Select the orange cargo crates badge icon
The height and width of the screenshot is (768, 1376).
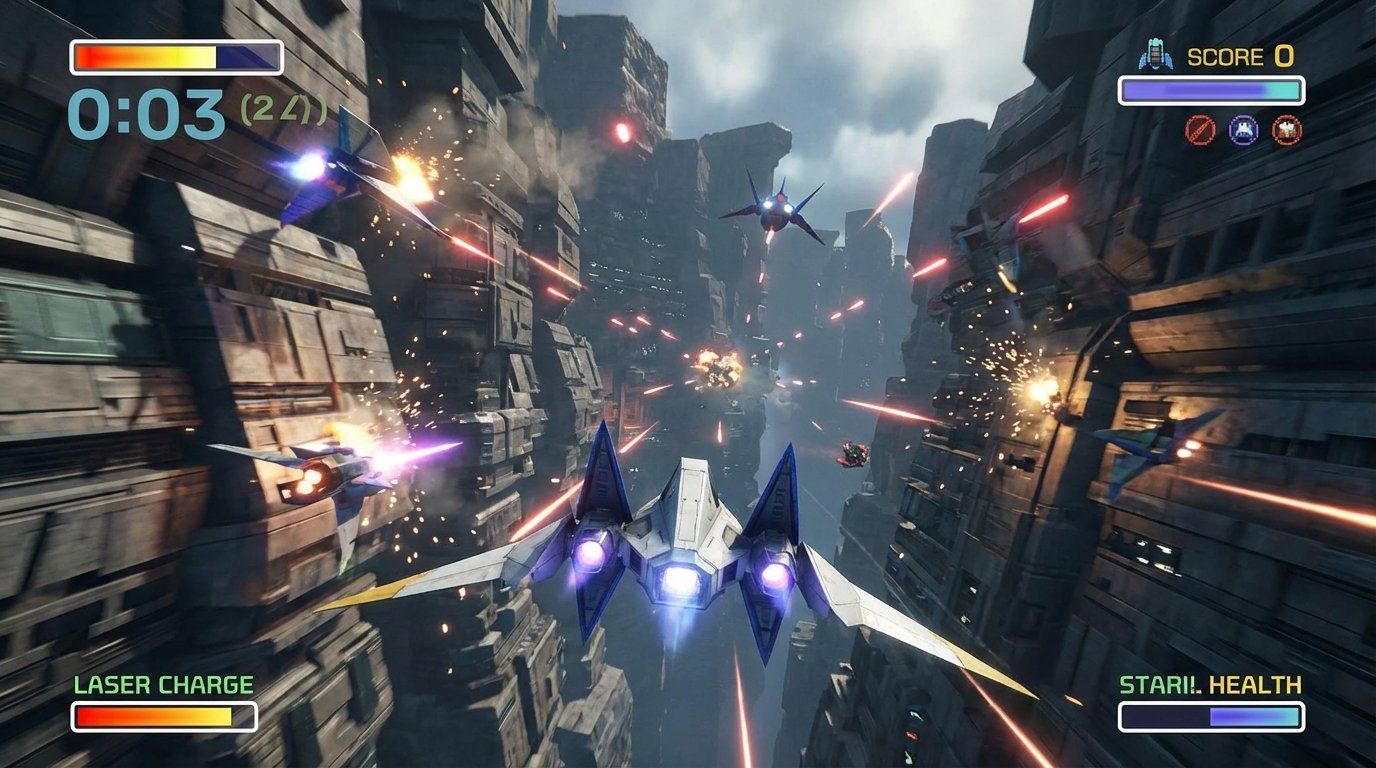click(x=1287, y=128)
